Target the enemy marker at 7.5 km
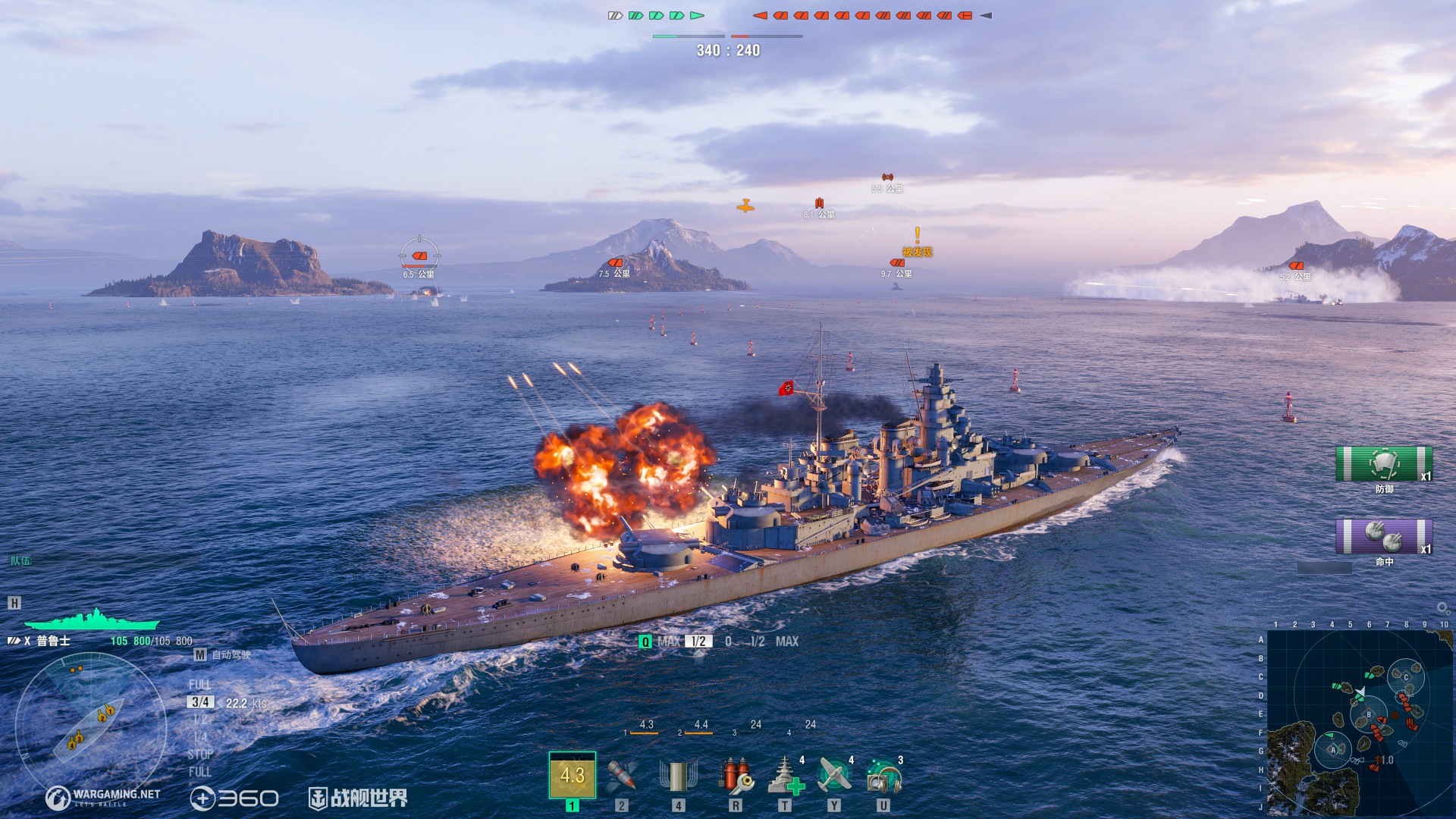 coord(615,263)
